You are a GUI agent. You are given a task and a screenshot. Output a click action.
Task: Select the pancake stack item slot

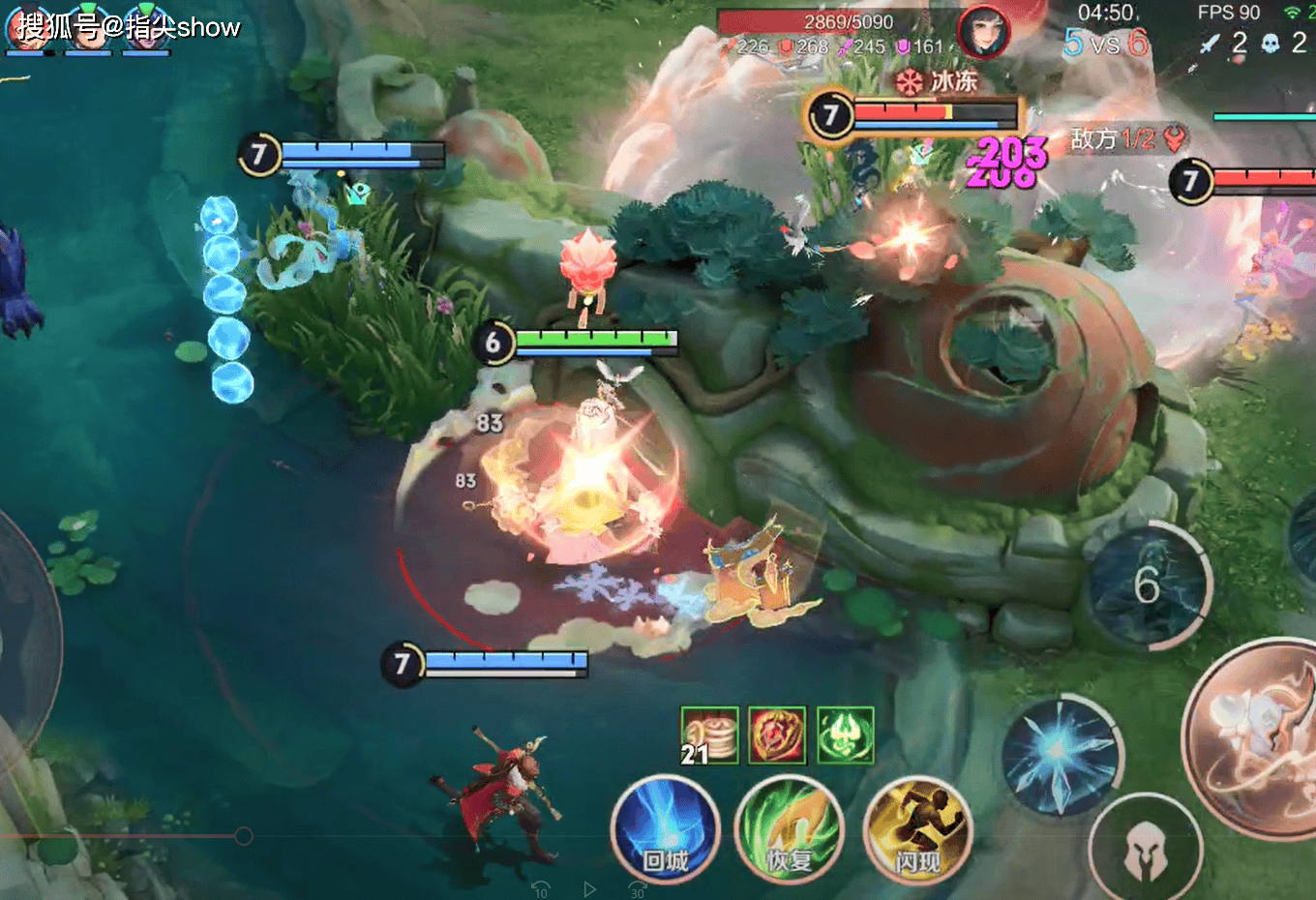[x=709, y=735]
